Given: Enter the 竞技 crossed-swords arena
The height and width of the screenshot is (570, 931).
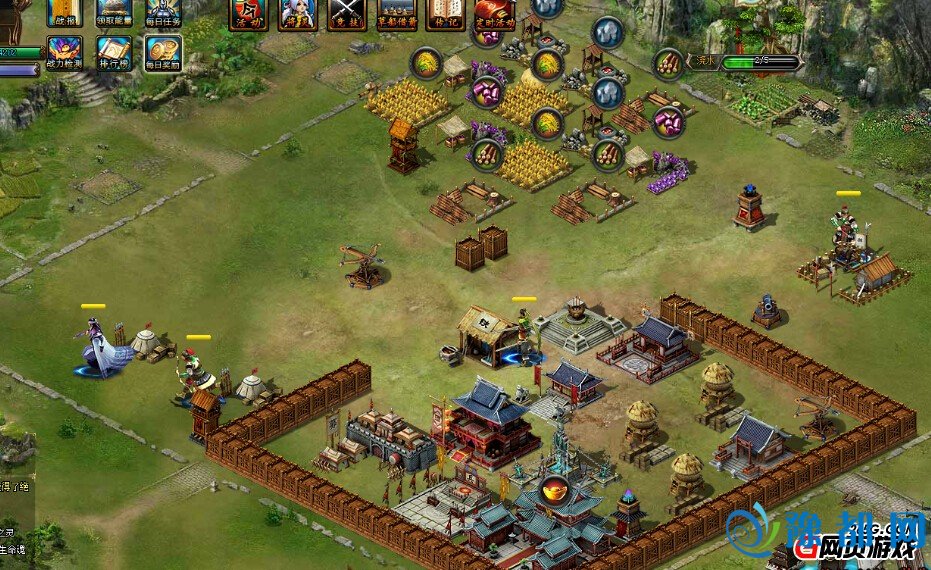Looking at the screenshot, I should coord(347,13).
